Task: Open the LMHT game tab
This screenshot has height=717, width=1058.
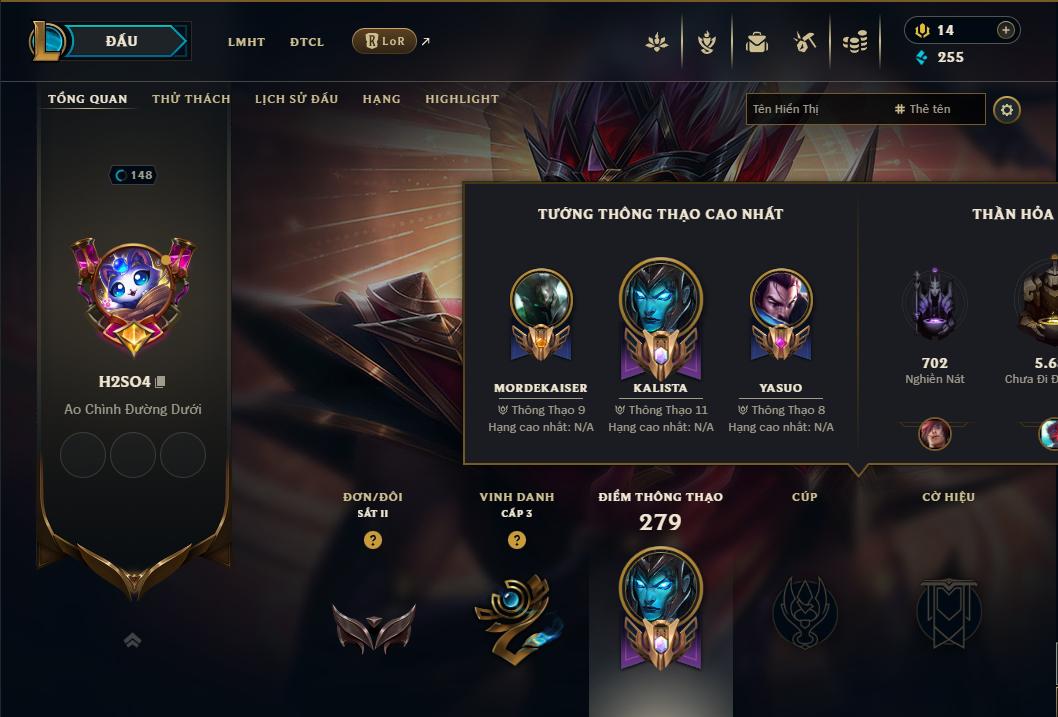Action: (x=246, y=42)
